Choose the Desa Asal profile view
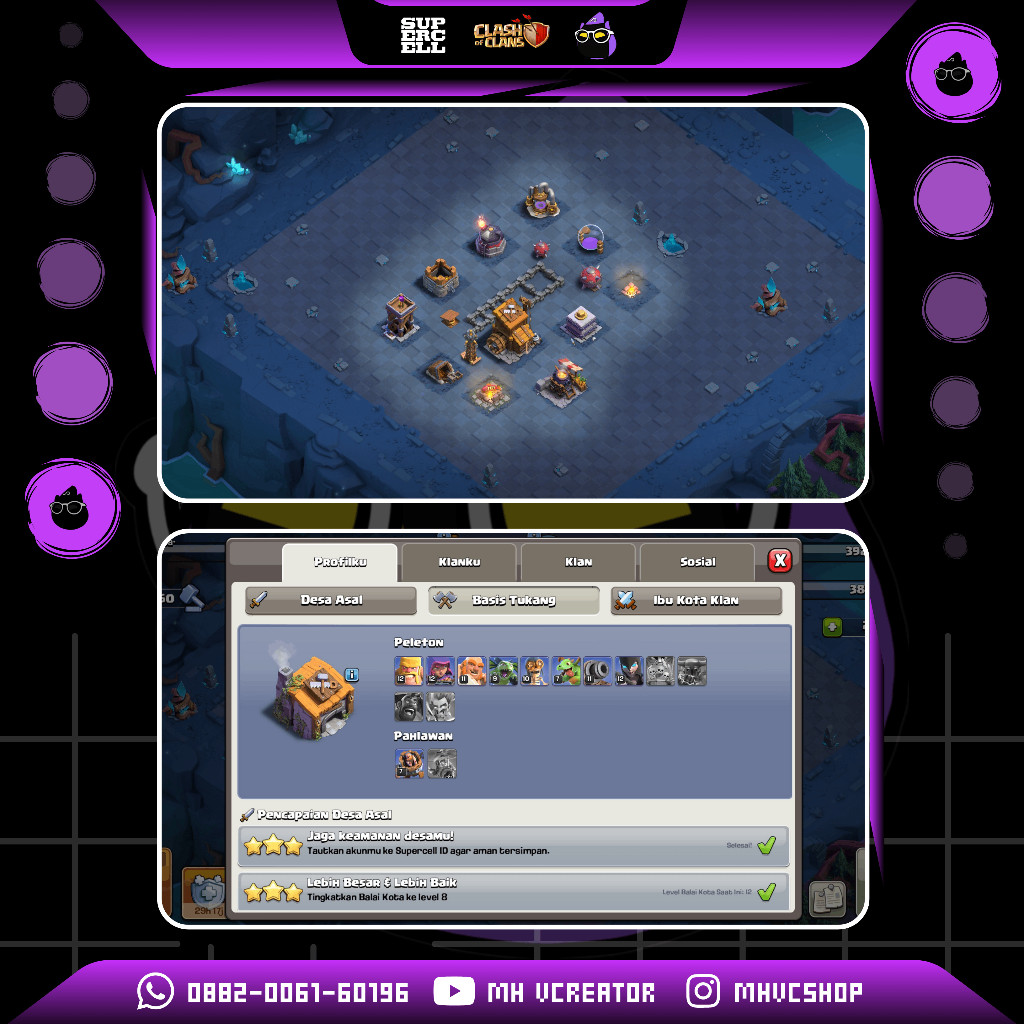The height and width of the screenshot is (1024, 1024). click(x=331, y=601)
